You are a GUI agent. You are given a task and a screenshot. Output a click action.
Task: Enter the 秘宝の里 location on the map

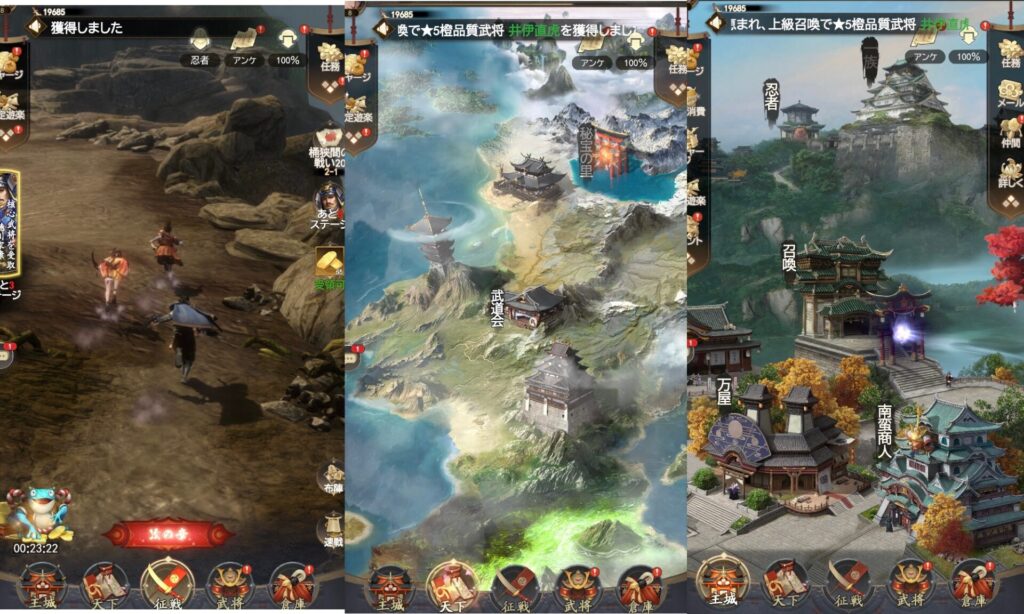[x=605, y=155]
